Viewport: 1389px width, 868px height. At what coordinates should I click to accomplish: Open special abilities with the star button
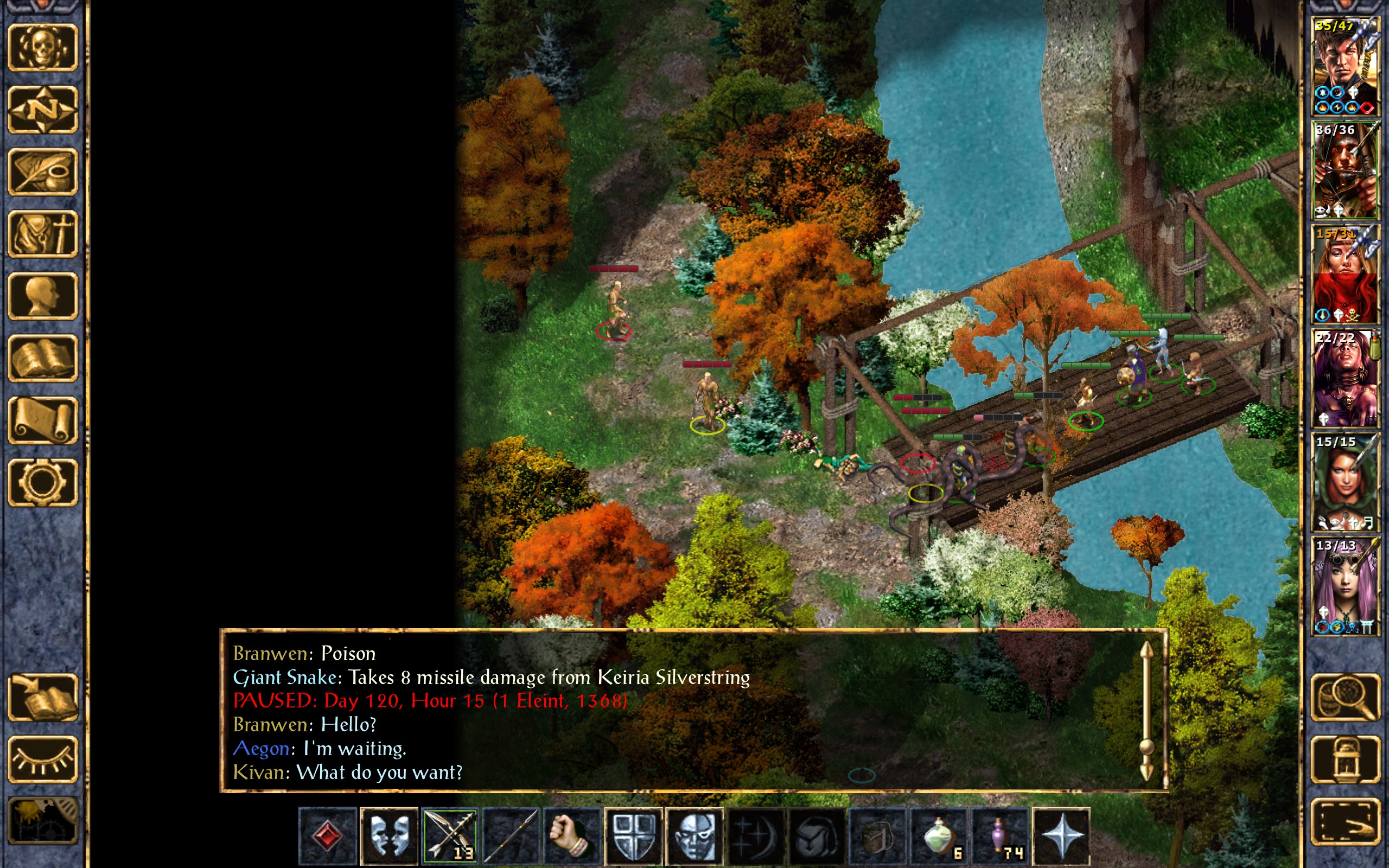click(1061, 835)
